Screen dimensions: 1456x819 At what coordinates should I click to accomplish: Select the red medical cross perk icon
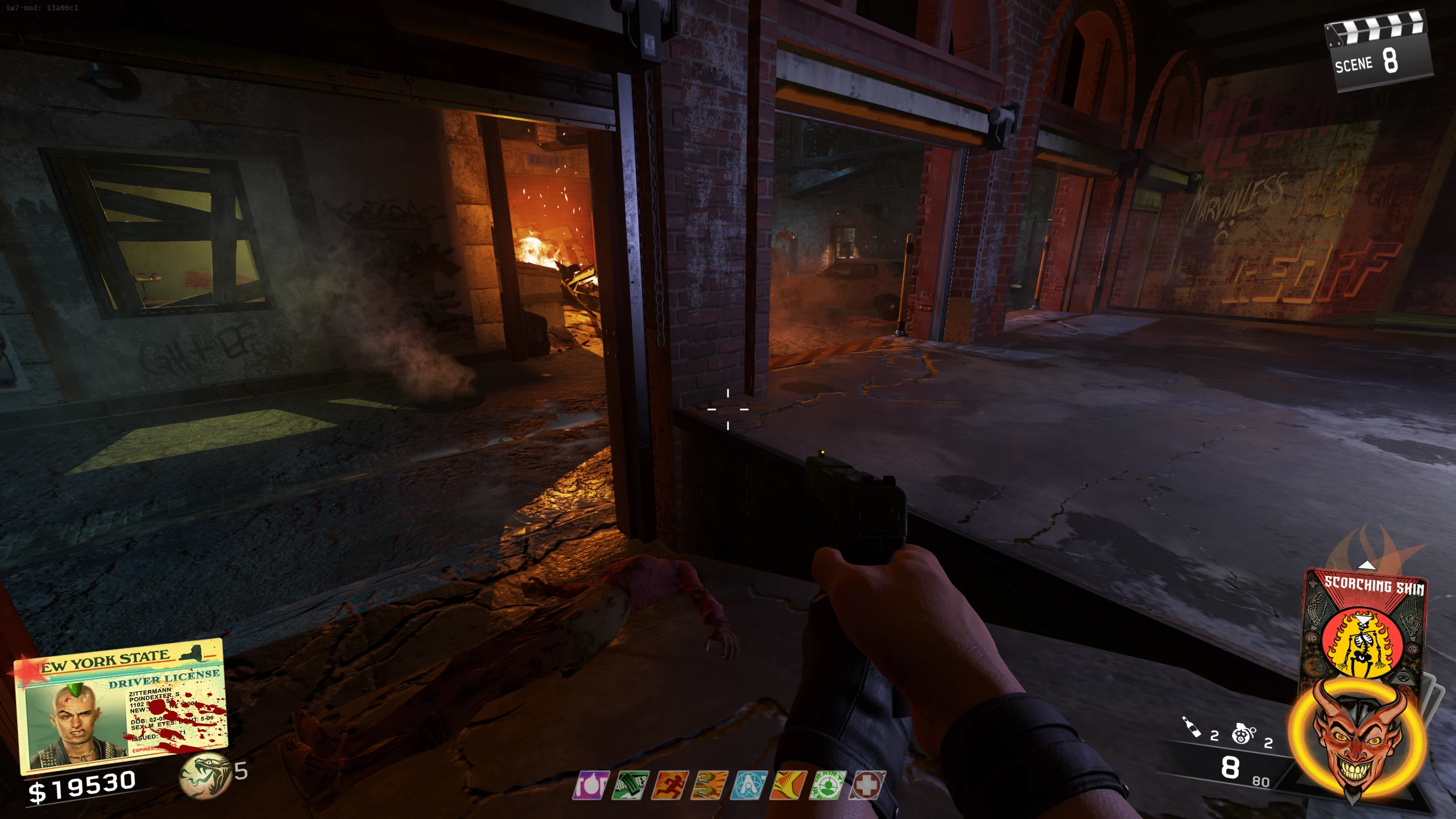click(867, 785)
